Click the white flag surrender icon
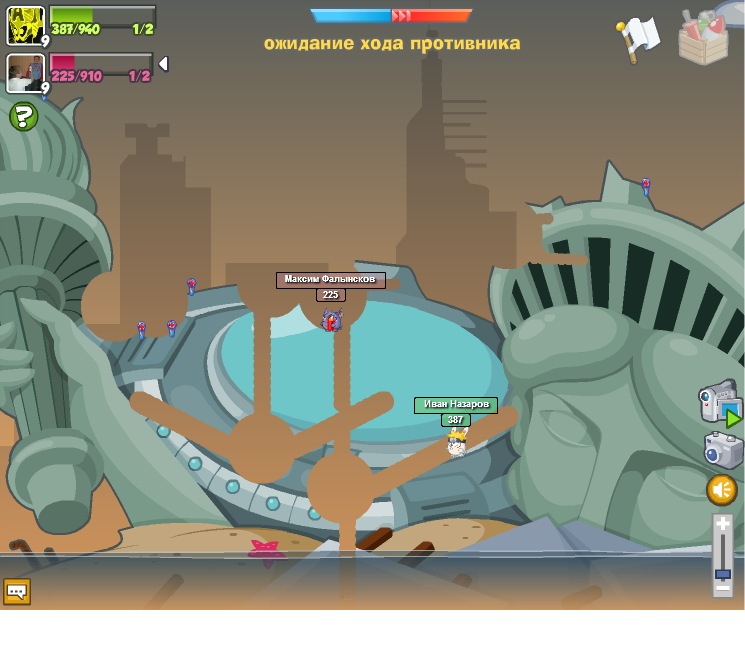 pos(637,37)
